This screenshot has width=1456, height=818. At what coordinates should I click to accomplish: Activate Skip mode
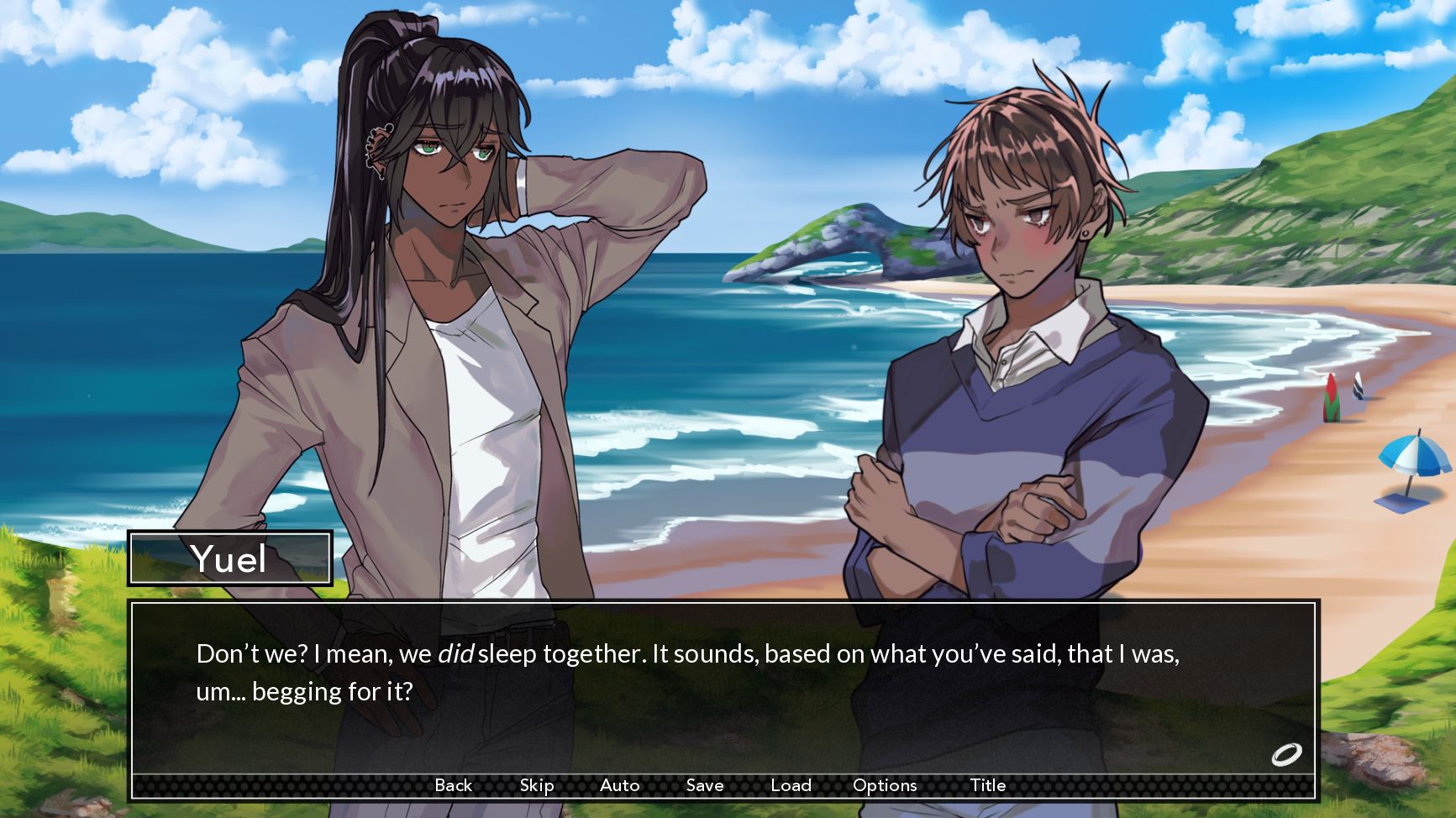click(536, 785)
